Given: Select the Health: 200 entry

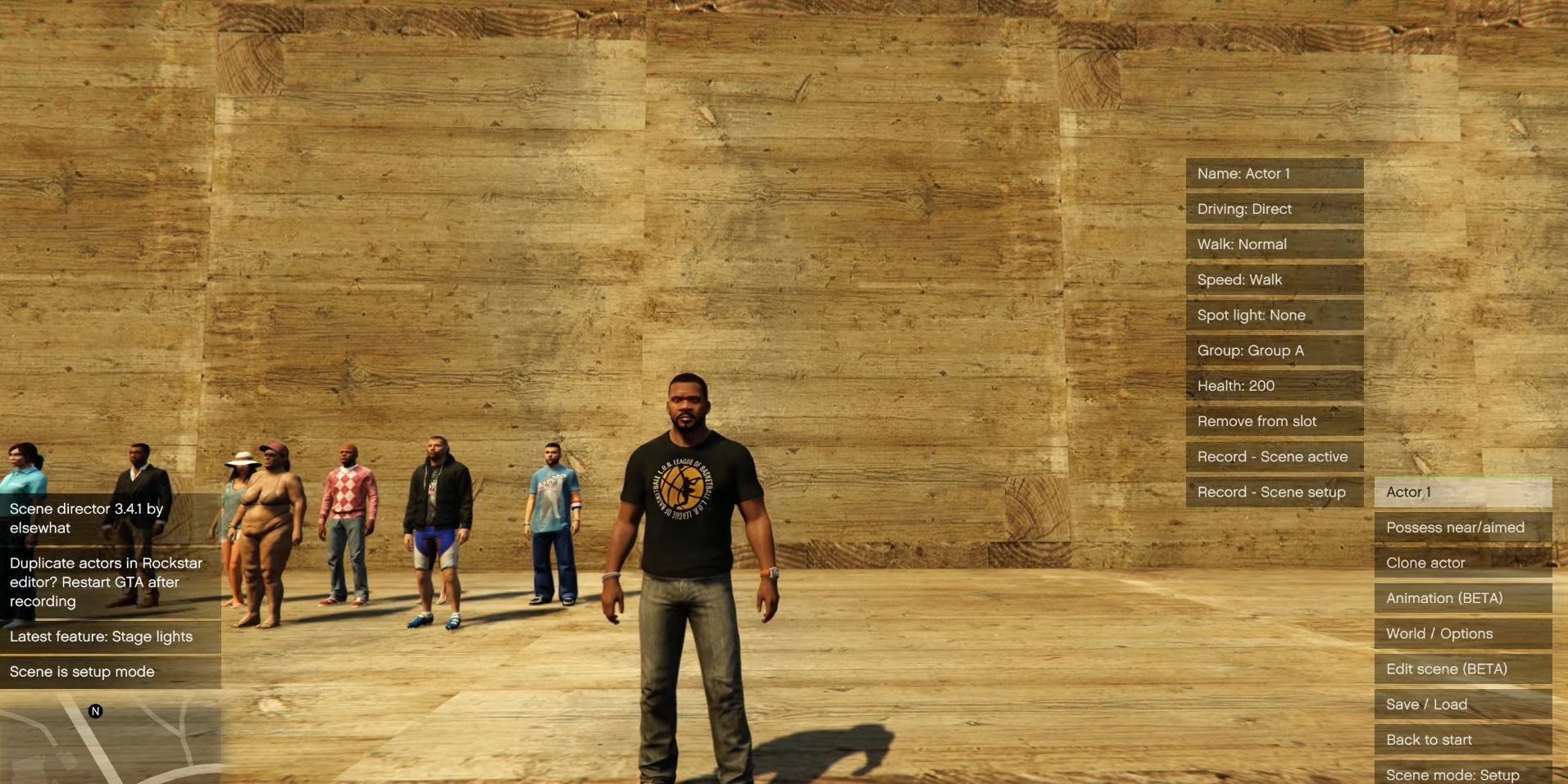Looking at the screenshot, I should click(x=1275, y=386).
